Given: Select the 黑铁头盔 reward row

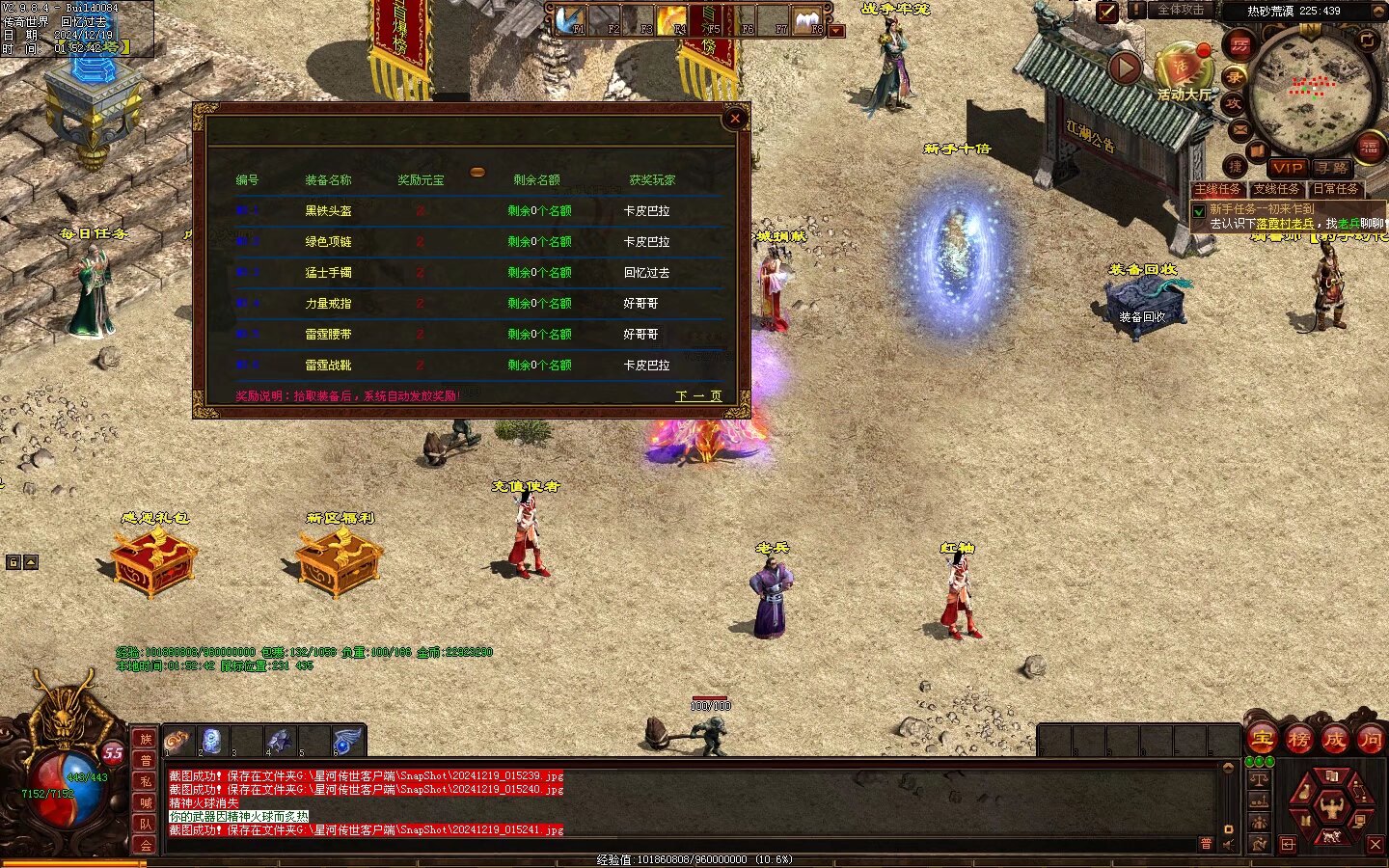Looking at the screenshot, I should (x=328, y=210).
